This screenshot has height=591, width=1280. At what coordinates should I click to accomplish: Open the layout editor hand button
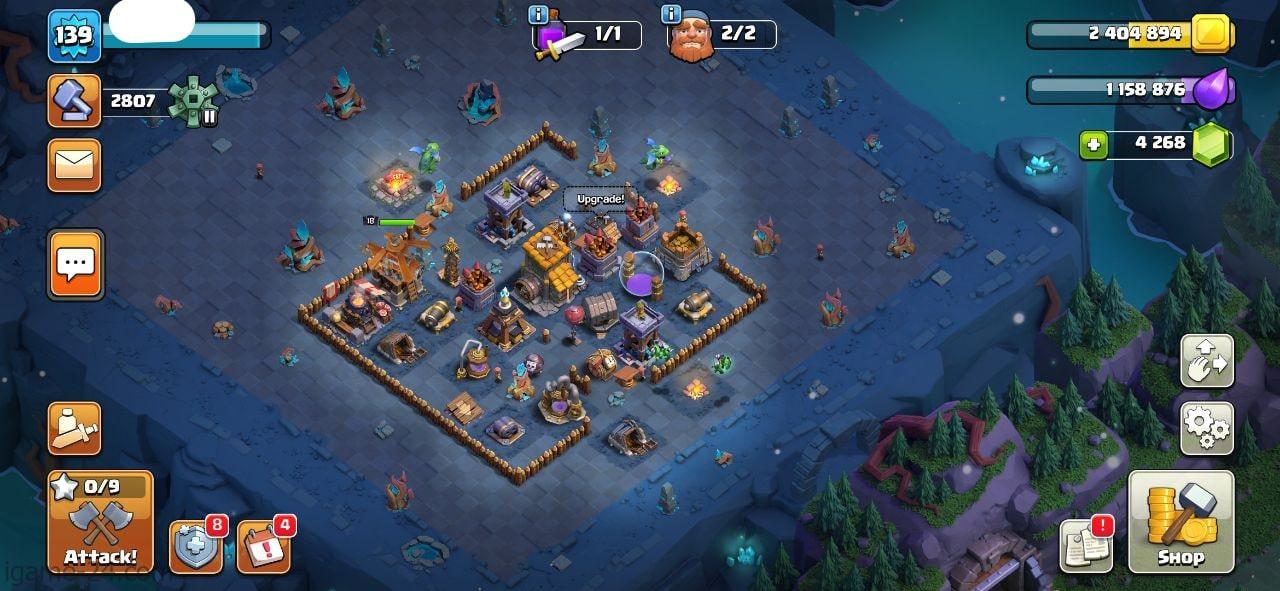(x=1207, y=361)
